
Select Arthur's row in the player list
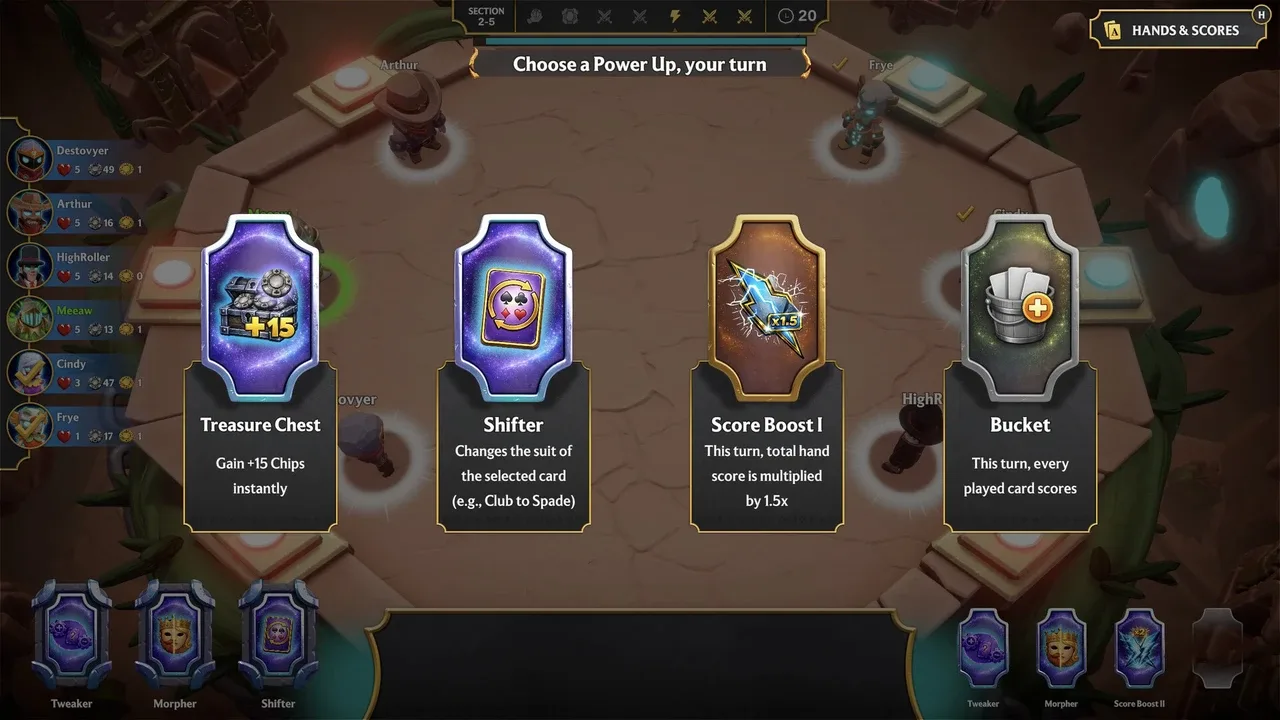(76, 212)
